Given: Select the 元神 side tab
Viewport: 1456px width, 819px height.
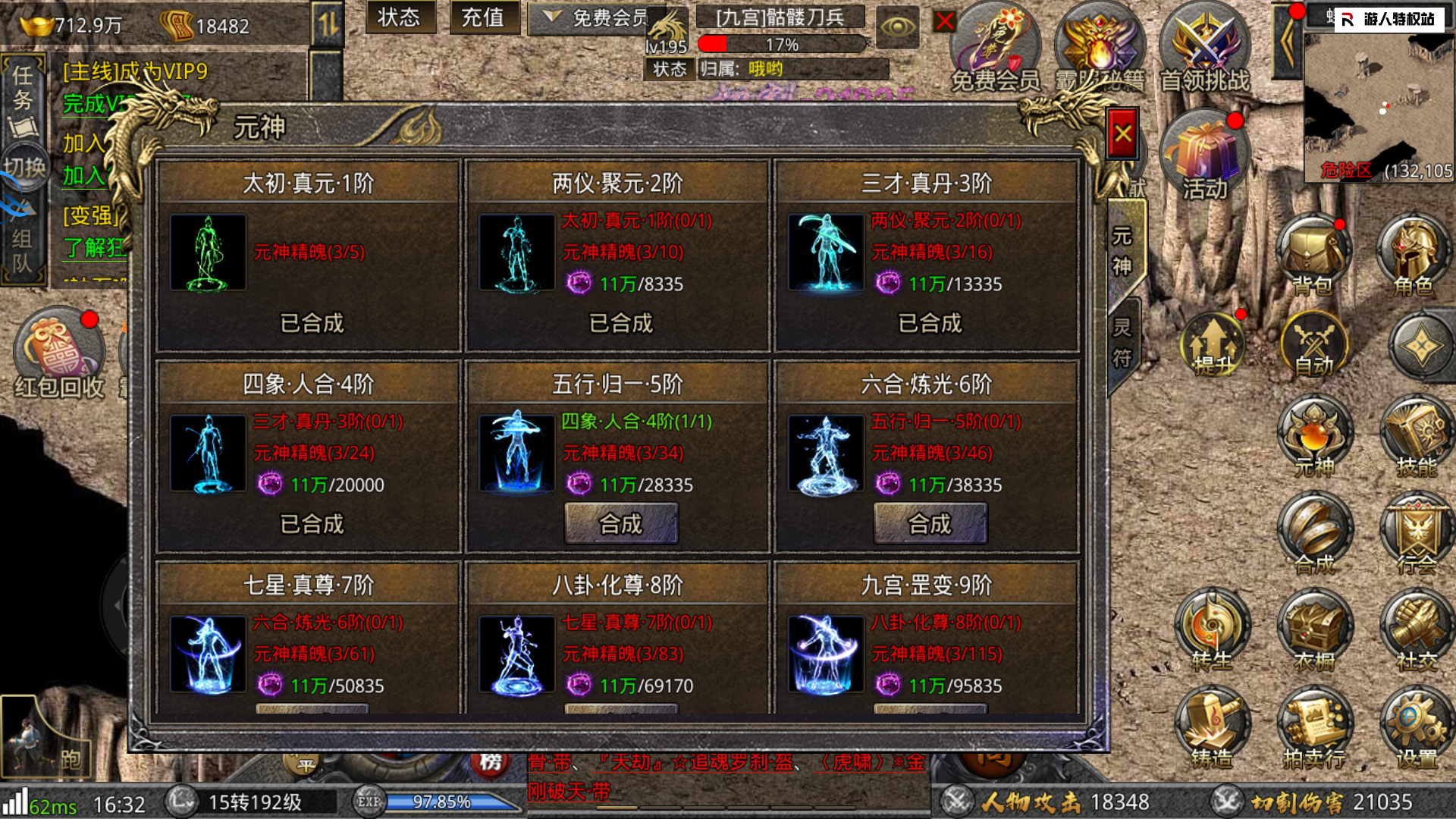Looking at the screenshot, I should pyautogui.click(x=1122, y=251).
